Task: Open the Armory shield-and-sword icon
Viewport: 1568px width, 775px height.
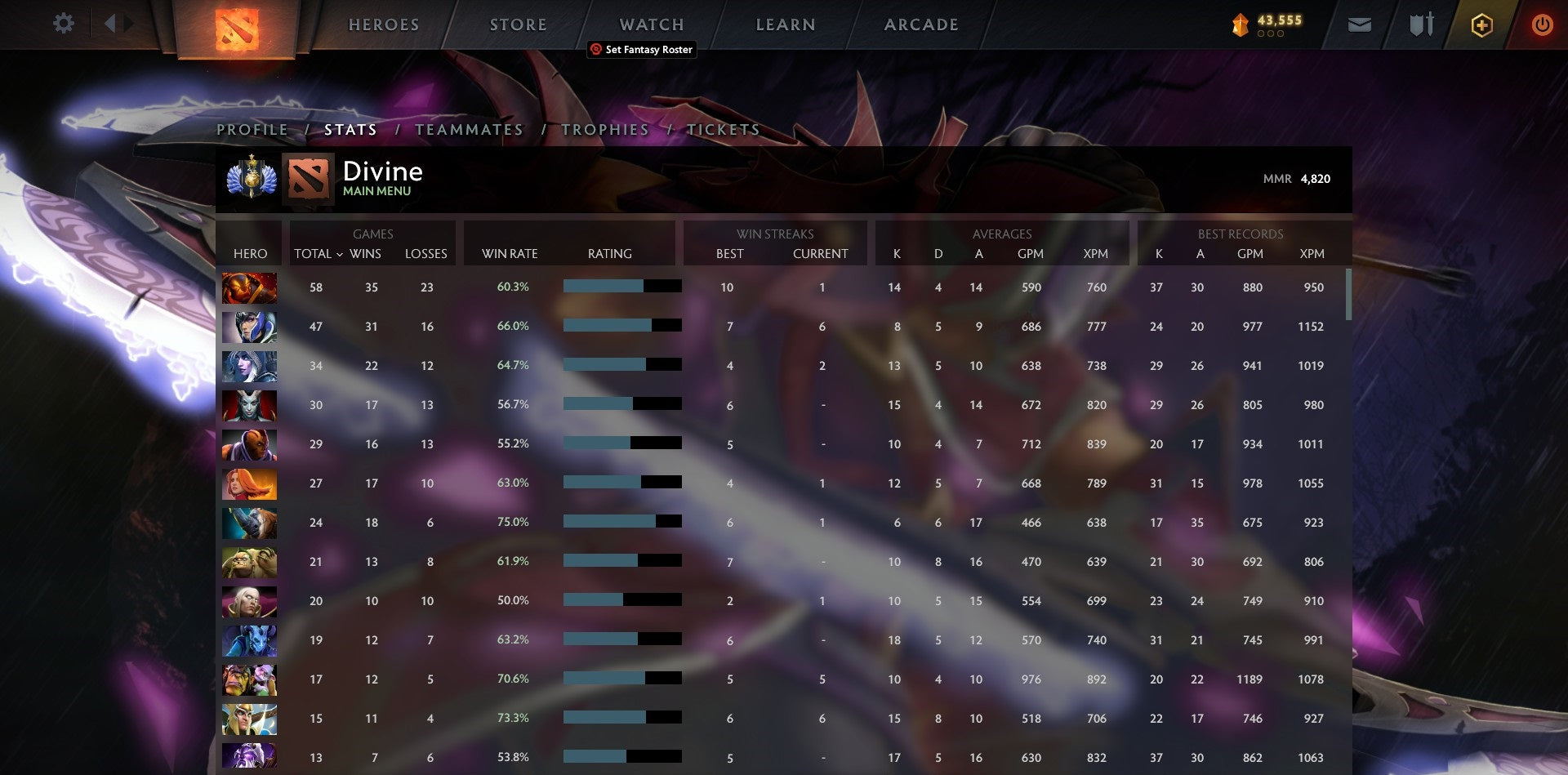Action: (x=1421, y=25)
